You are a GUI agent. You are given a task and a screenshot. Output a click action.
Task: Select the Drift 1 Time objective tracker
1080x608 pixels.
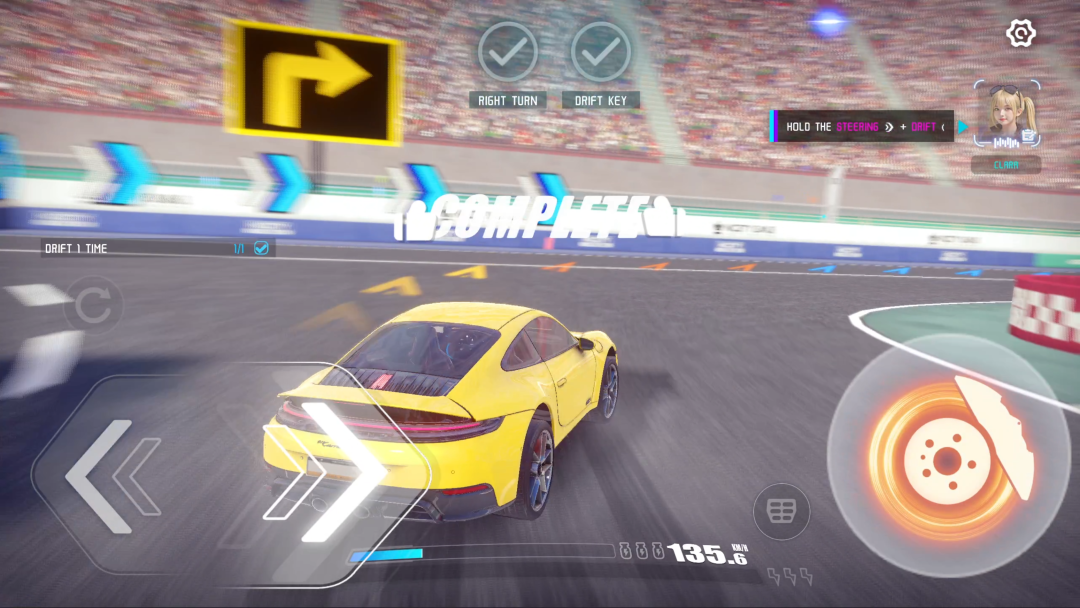(x=156, y=248)
